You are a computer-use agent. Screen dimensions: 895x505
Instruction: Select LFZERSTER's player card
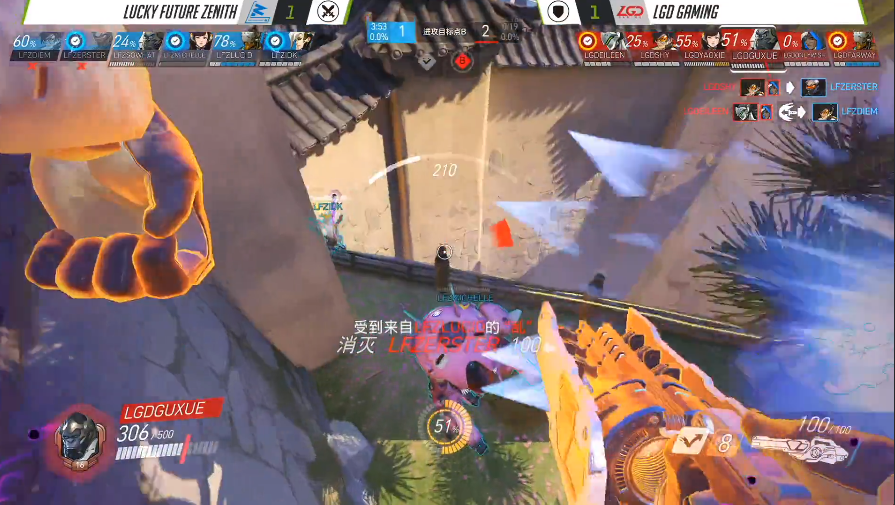click(85, 45)
